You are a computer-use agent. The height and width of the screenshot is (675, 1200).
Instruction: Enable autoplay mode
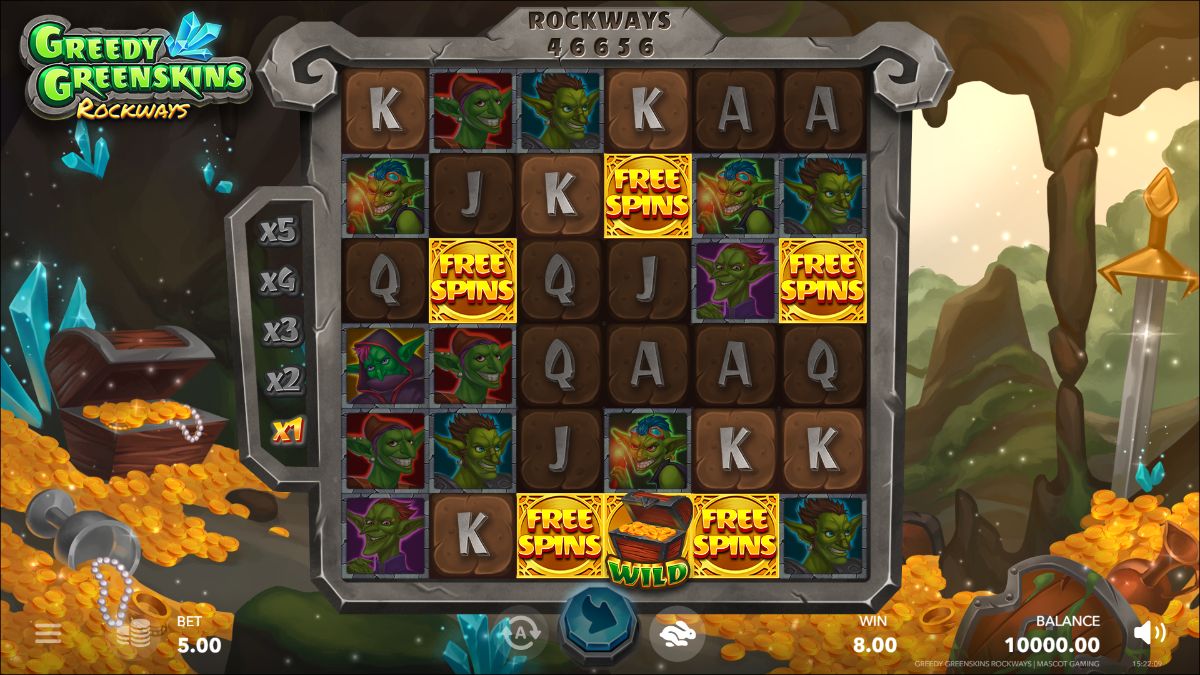point(521,633)
